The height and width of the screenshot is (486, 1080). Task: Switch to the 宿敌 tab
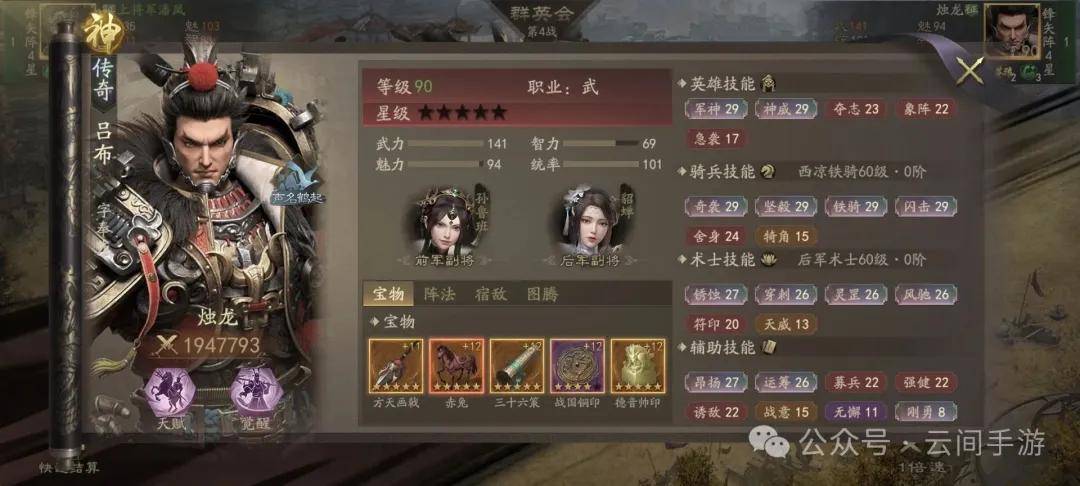pyautogui.click(x=490, y=294)
